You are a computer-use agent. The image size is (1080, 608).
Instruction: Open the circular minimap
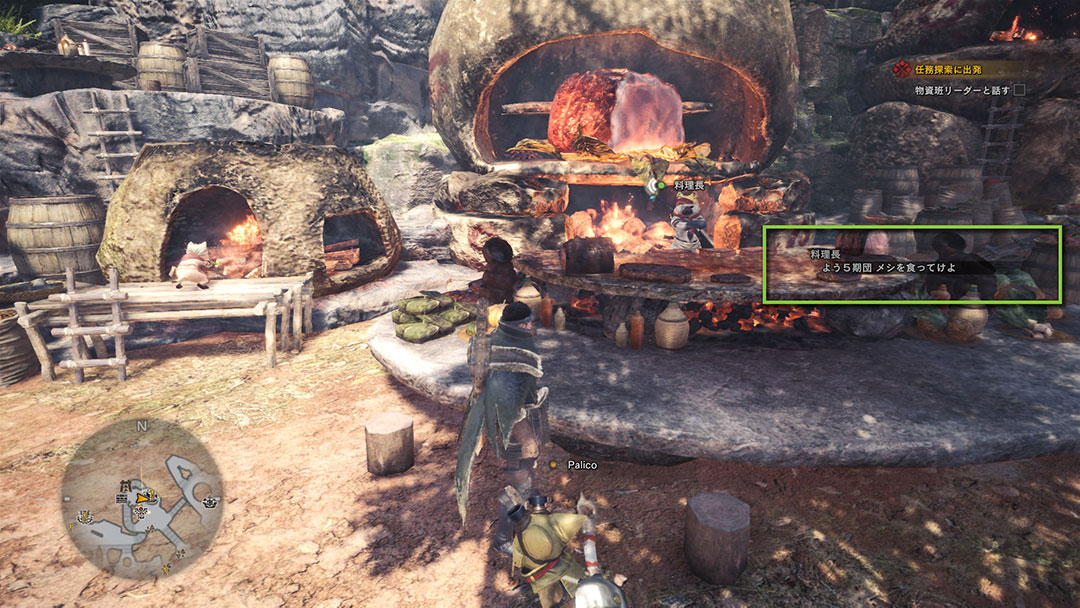(141, 497)
